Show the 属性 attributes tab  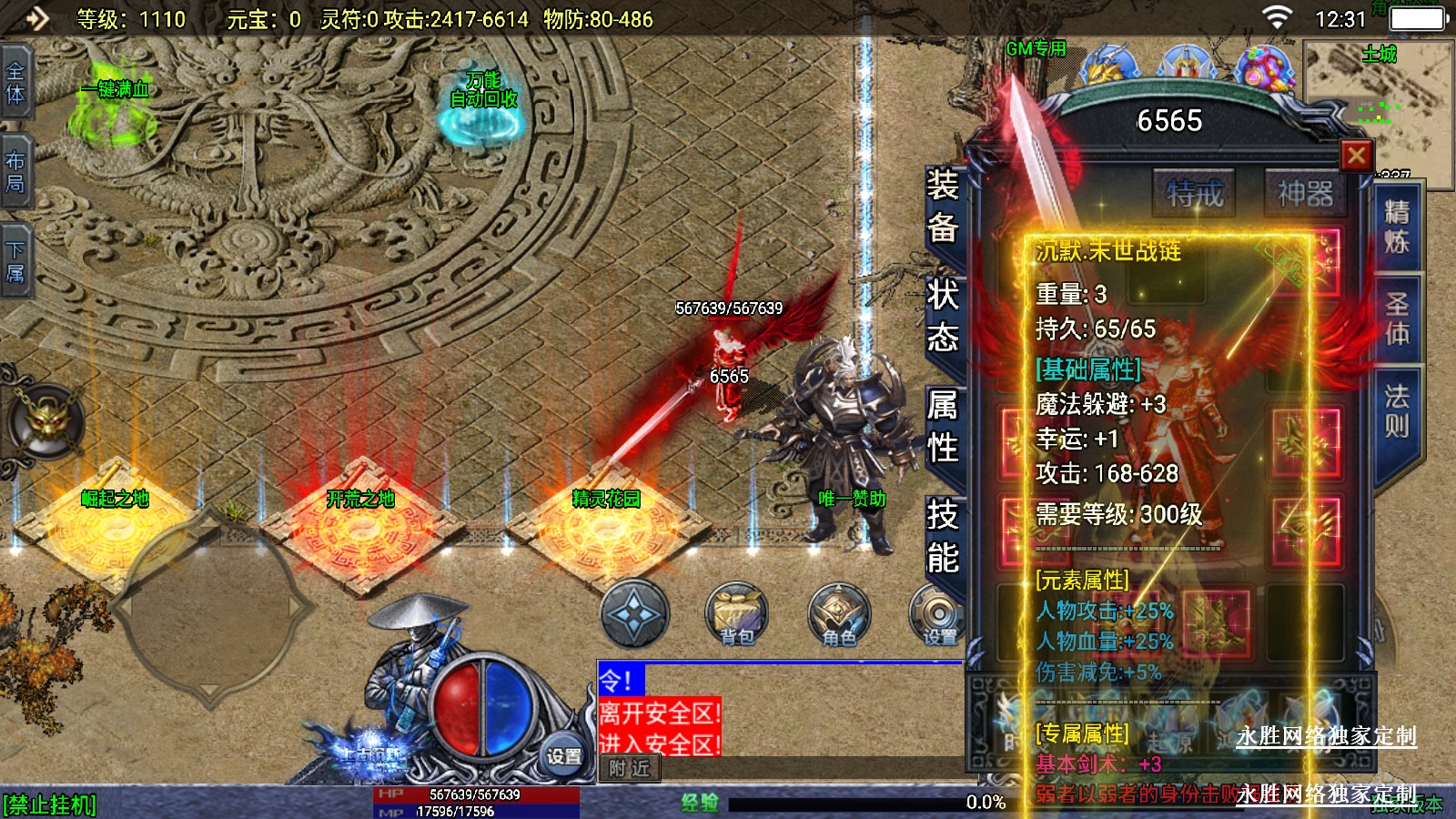point(943,426)
